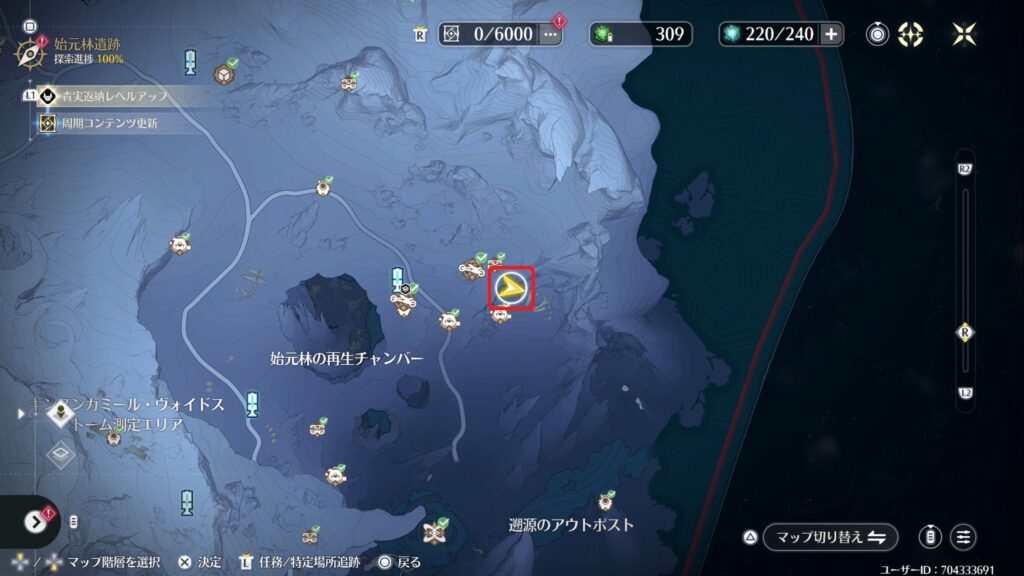Viewport: 1024px width, 576px height.
Task: Click the crosshair recenter icon at top
Action: tap(910, 34)
